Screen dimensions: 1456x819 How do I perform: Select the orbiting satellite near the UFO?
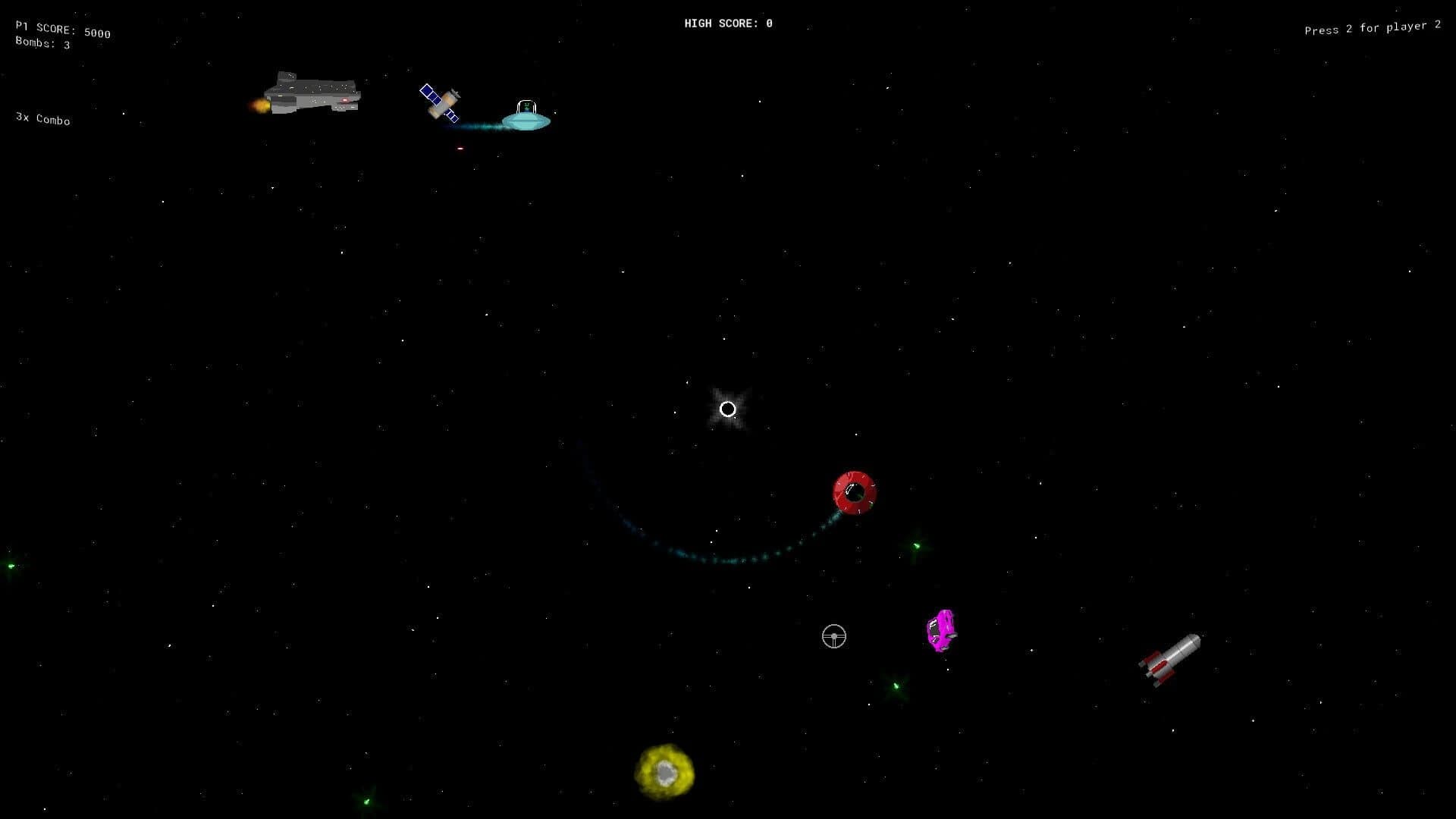tap(441, 102)
